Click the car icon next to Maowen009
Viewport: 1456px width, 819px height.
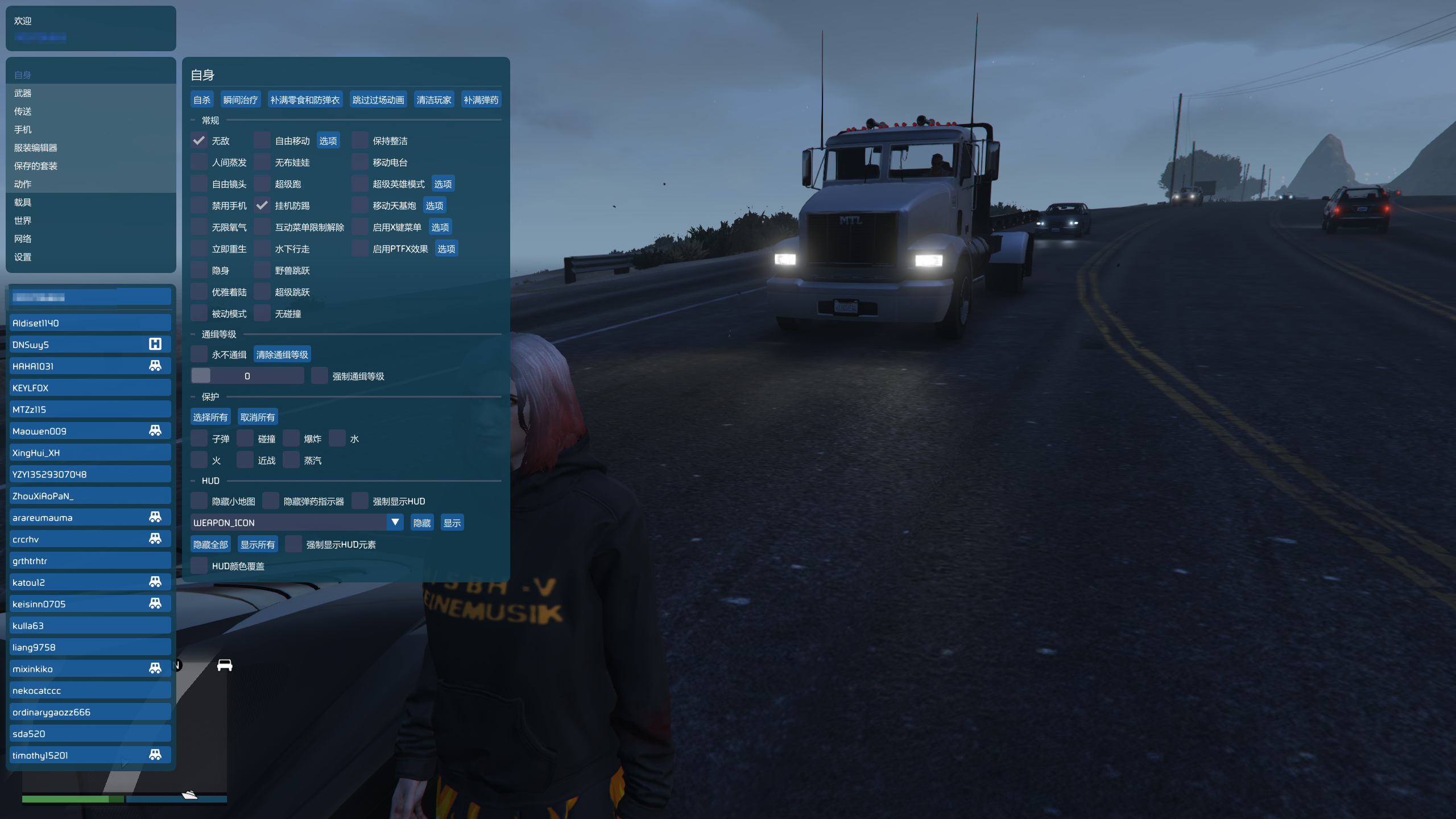point(156,431)
